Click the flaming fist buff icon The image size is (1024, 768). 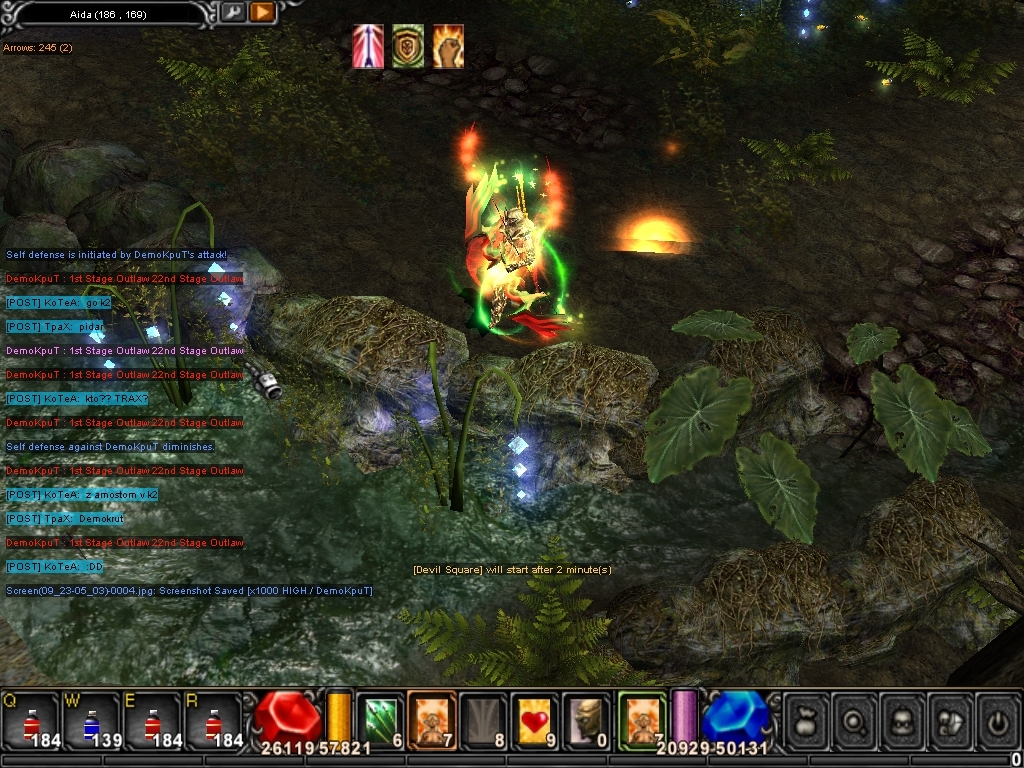point(447,47)
